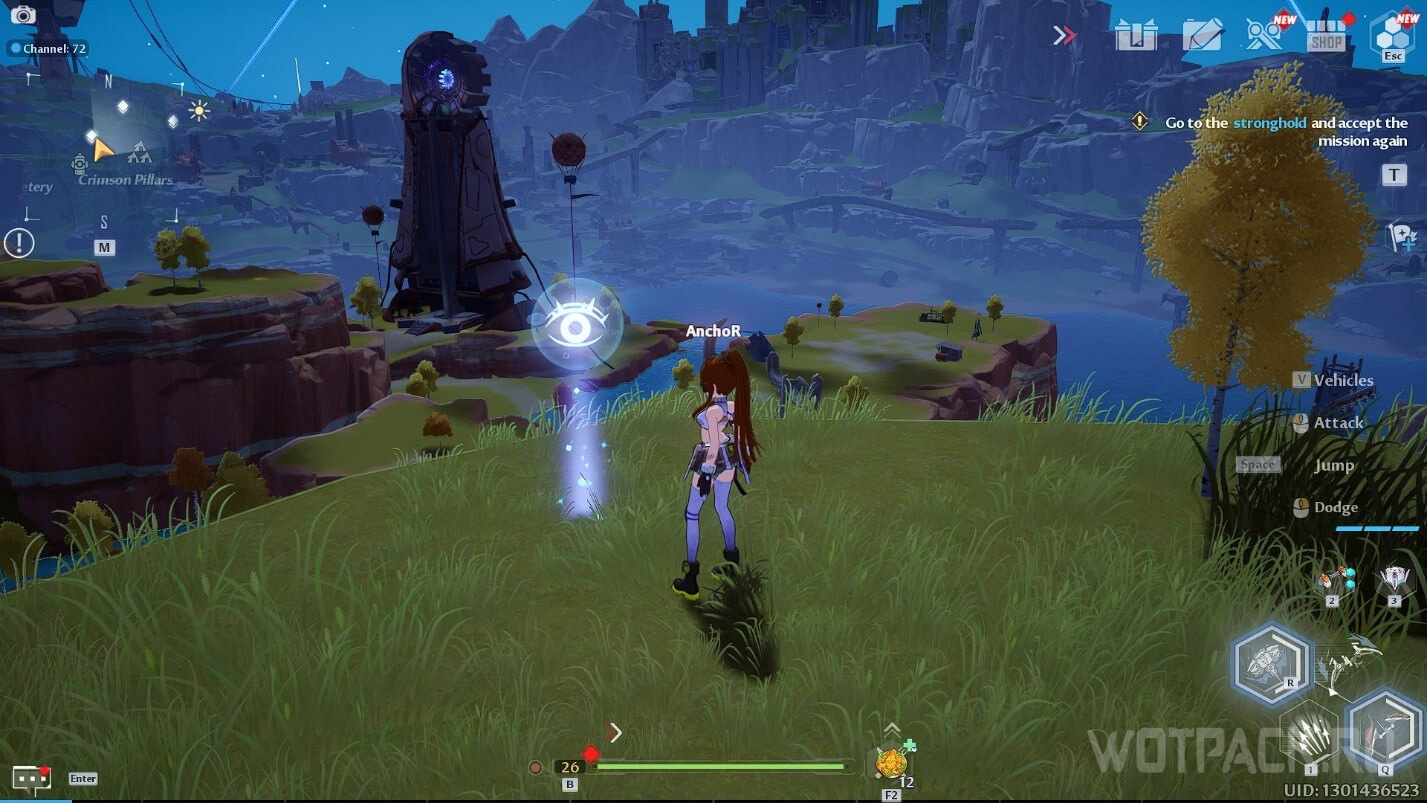Open the Shop

1326,36
